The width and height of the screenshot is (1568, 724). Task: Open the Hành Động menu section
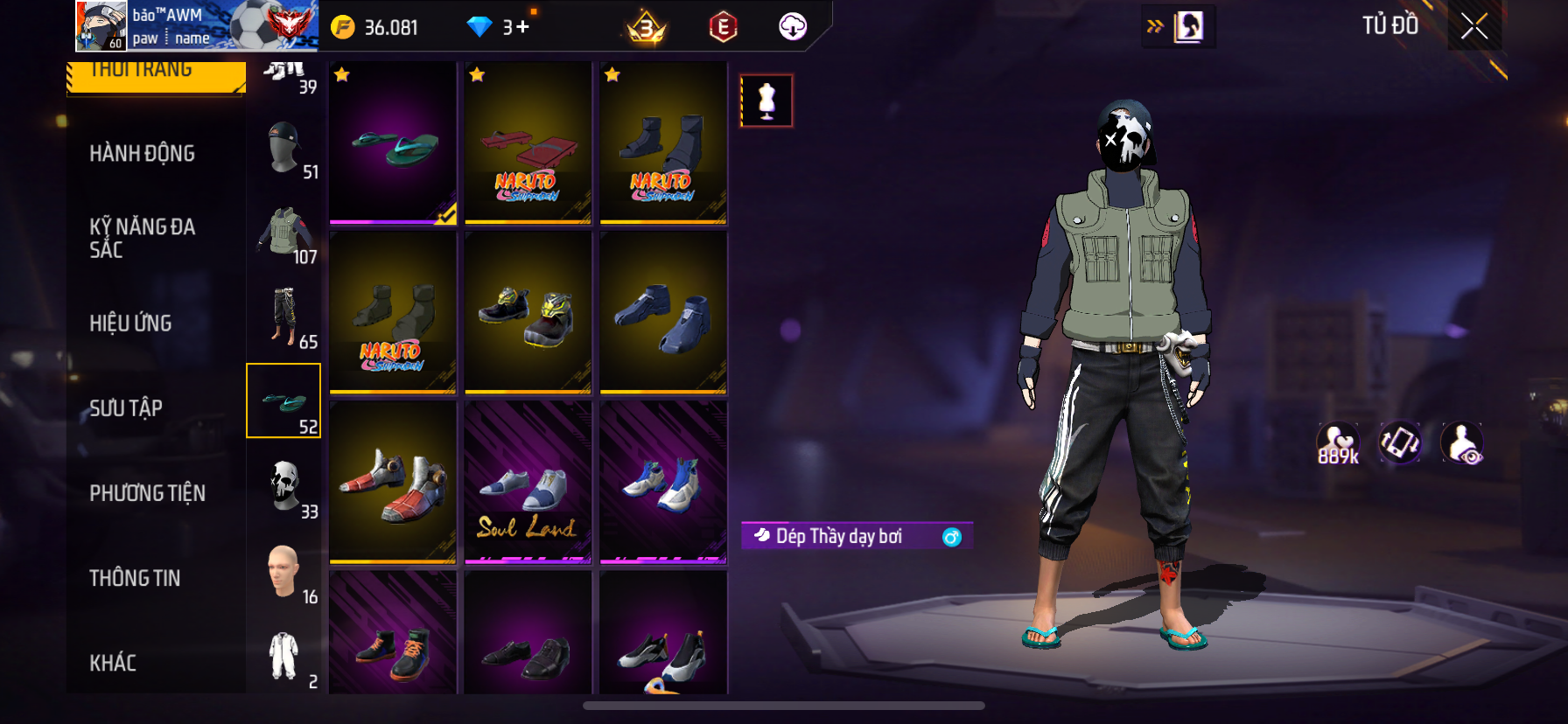[142, 154]
